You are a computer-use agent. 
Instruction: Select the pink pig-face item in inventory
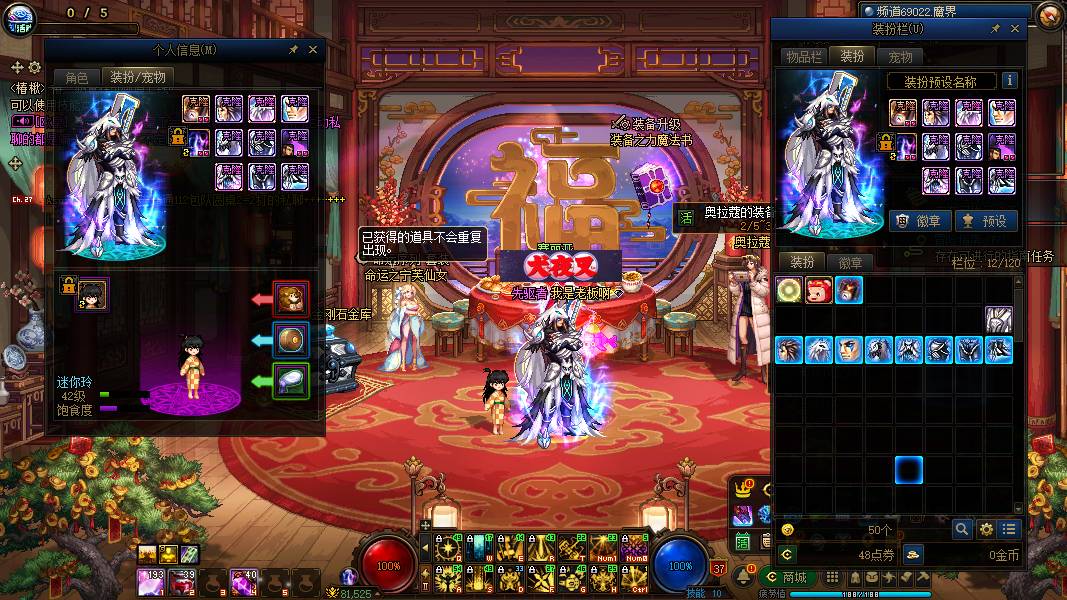pos(818,291)
